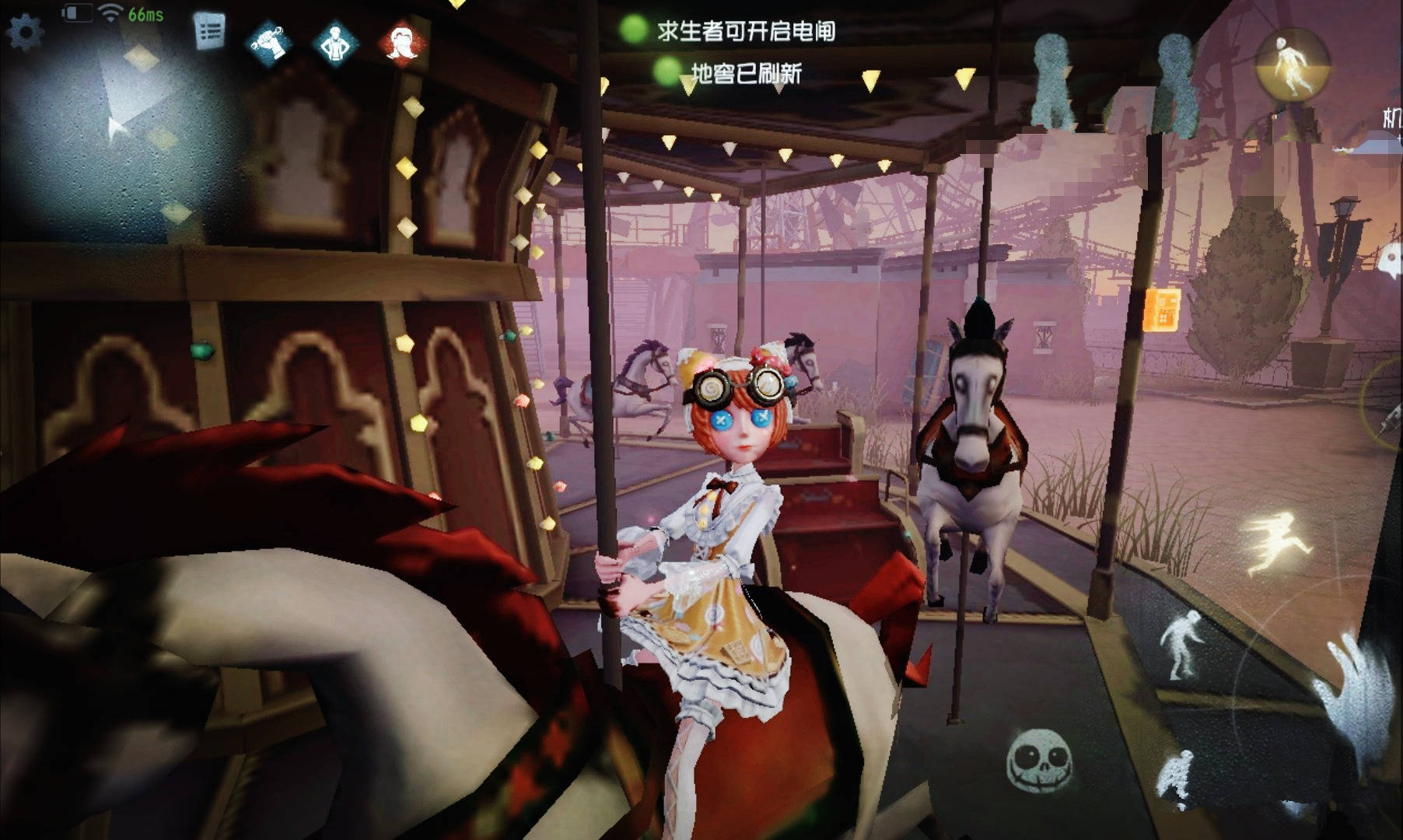This screenshot has width=1403, height=840.
Task: Tap the 66ms ping indicator
Action: [x=146, y=14]
